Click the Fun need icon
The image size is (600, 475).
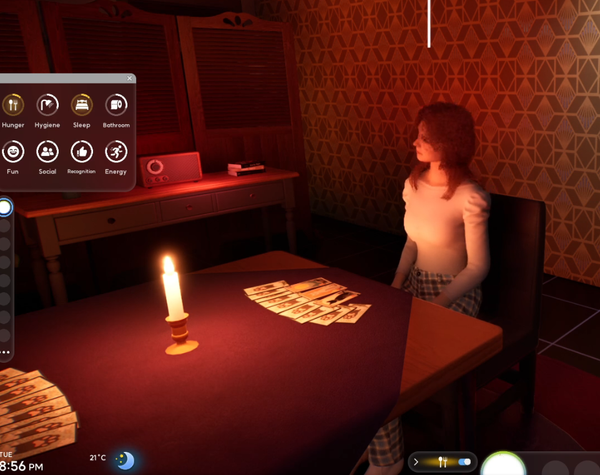point(13,151)
